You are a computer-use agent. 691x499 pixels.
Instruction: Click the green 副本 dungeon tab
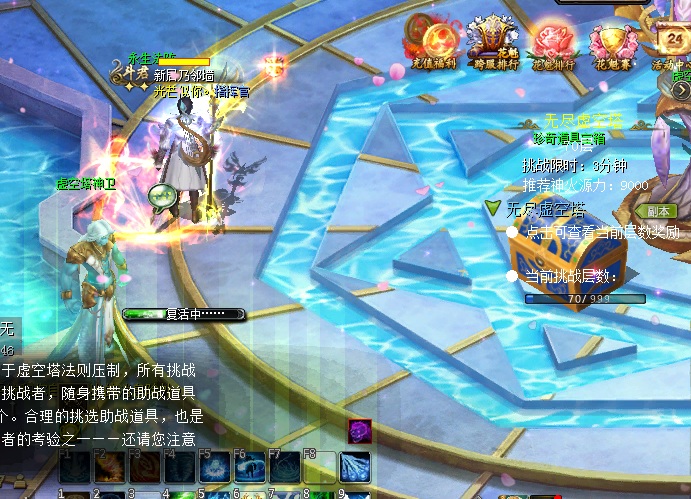(657, 211)
